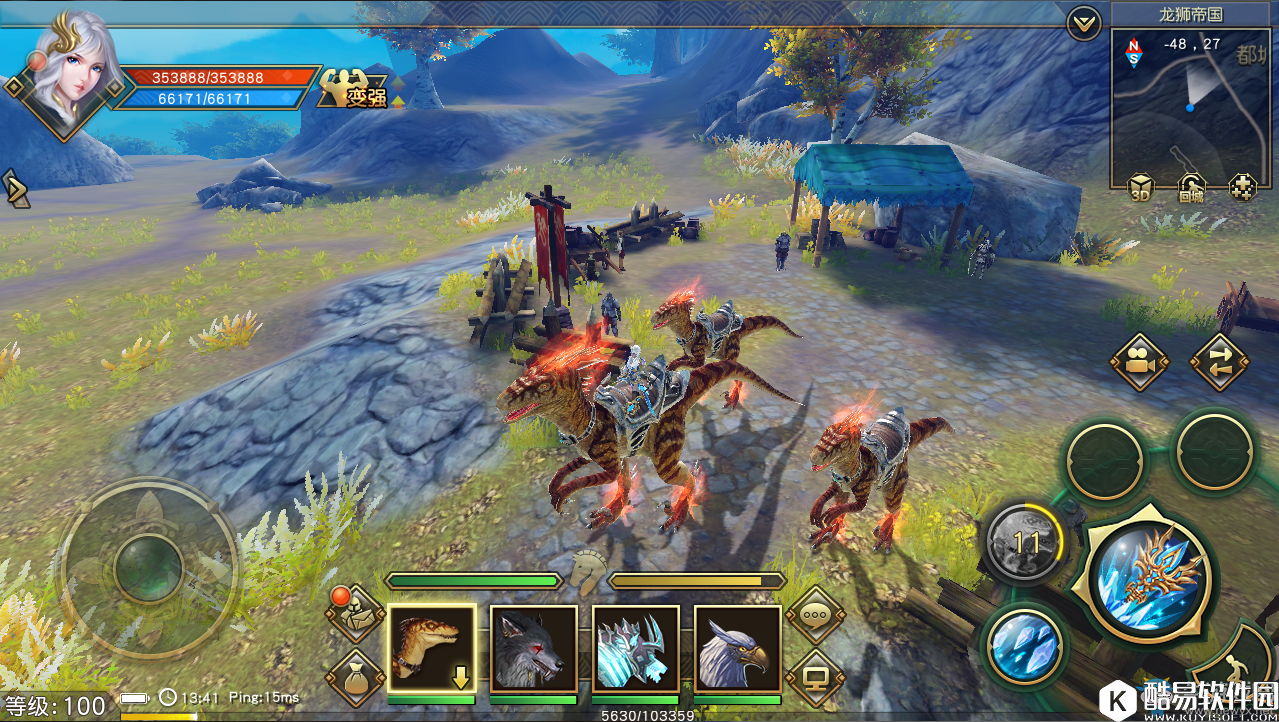This screenshot has height=722, width=1279.
Task: Toggle the 3D view button
Action: pyautogui.click(x=1140, y=187)
